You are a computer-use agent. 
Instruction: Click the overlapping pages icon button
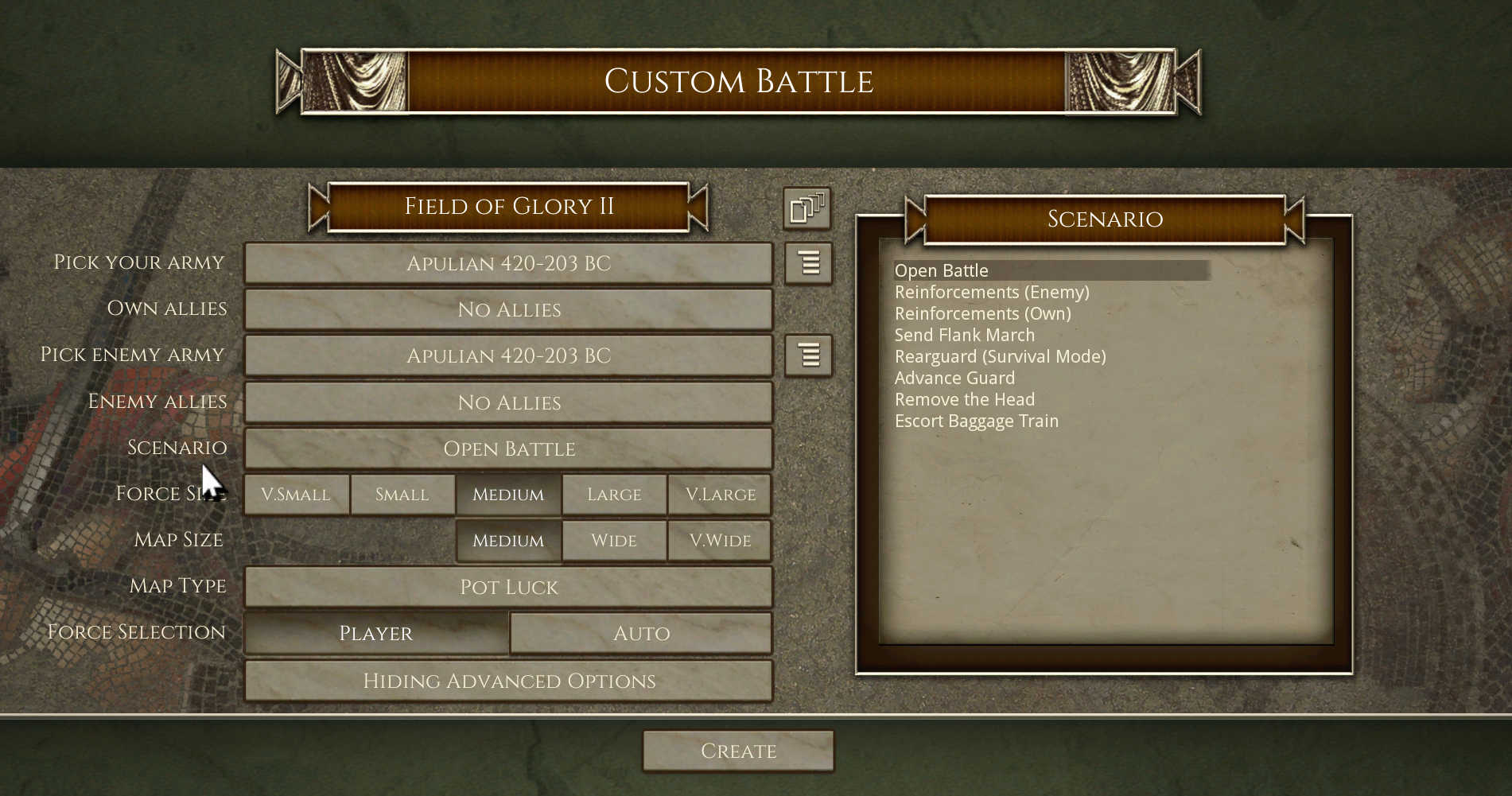click(807, 208)
